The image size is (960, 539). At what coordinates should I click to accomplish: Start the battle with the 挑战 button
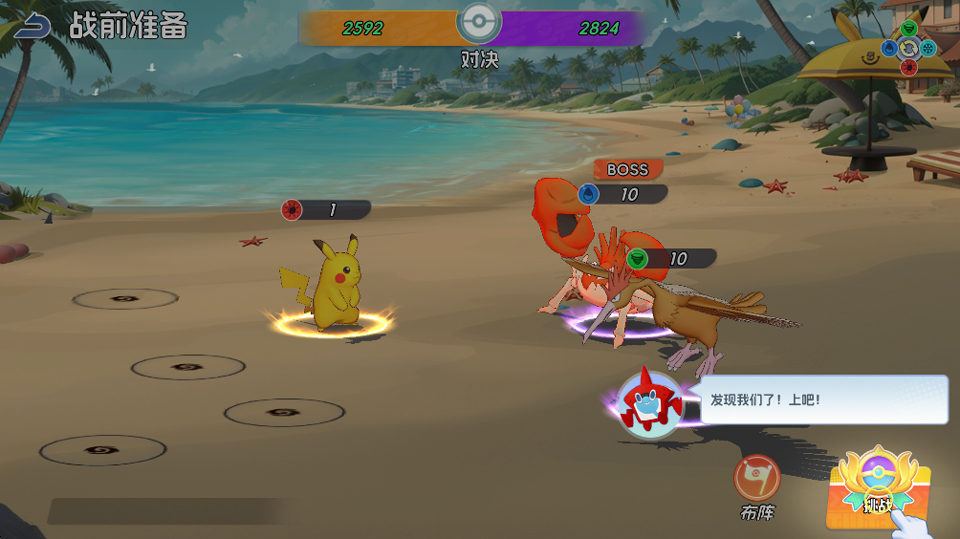[877, 486]
